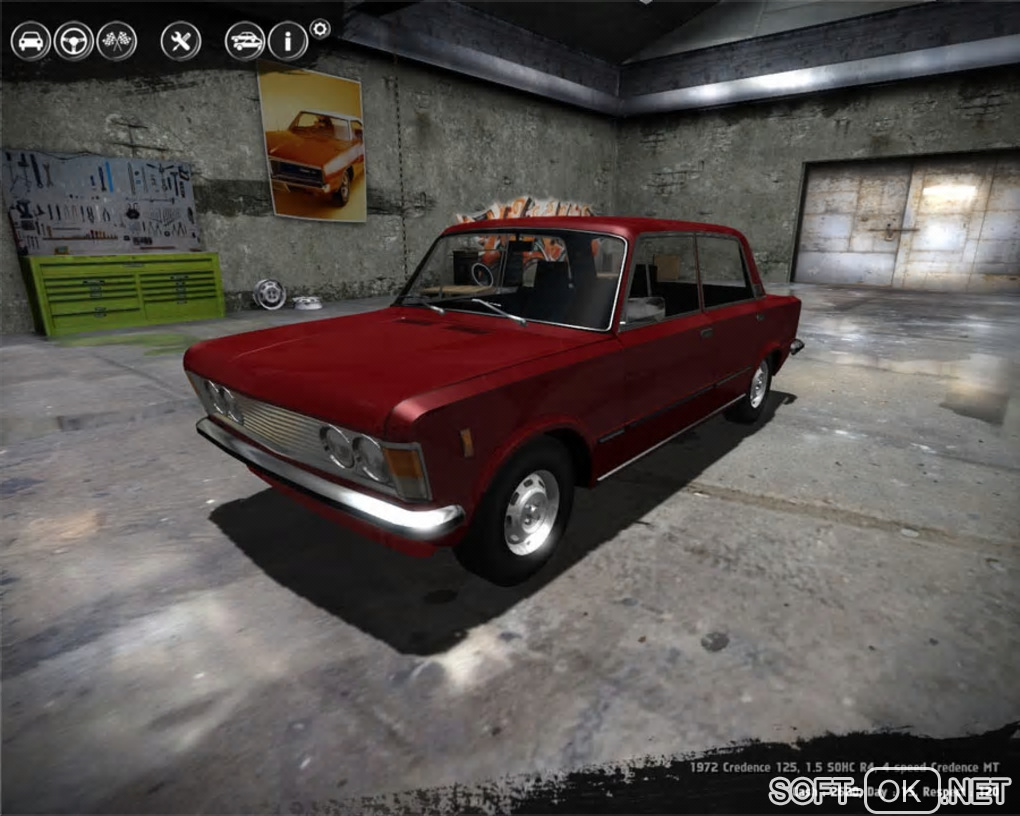Image resolution: width=1020 pixels, height=816 pixels.
Task: Select the checkered racing flags icon
Action: click(117, 41)
